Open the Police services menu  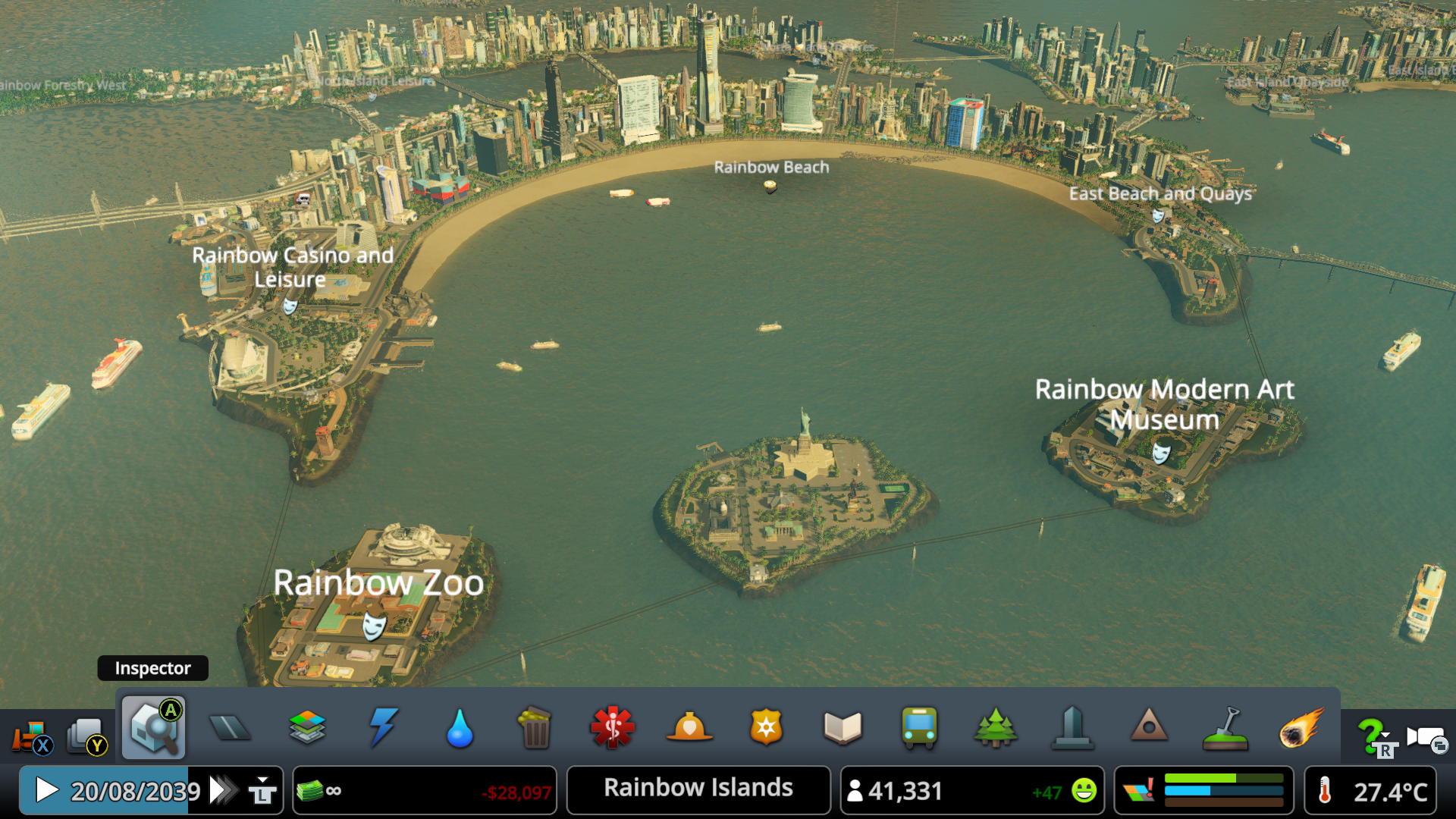pos(766,726)
